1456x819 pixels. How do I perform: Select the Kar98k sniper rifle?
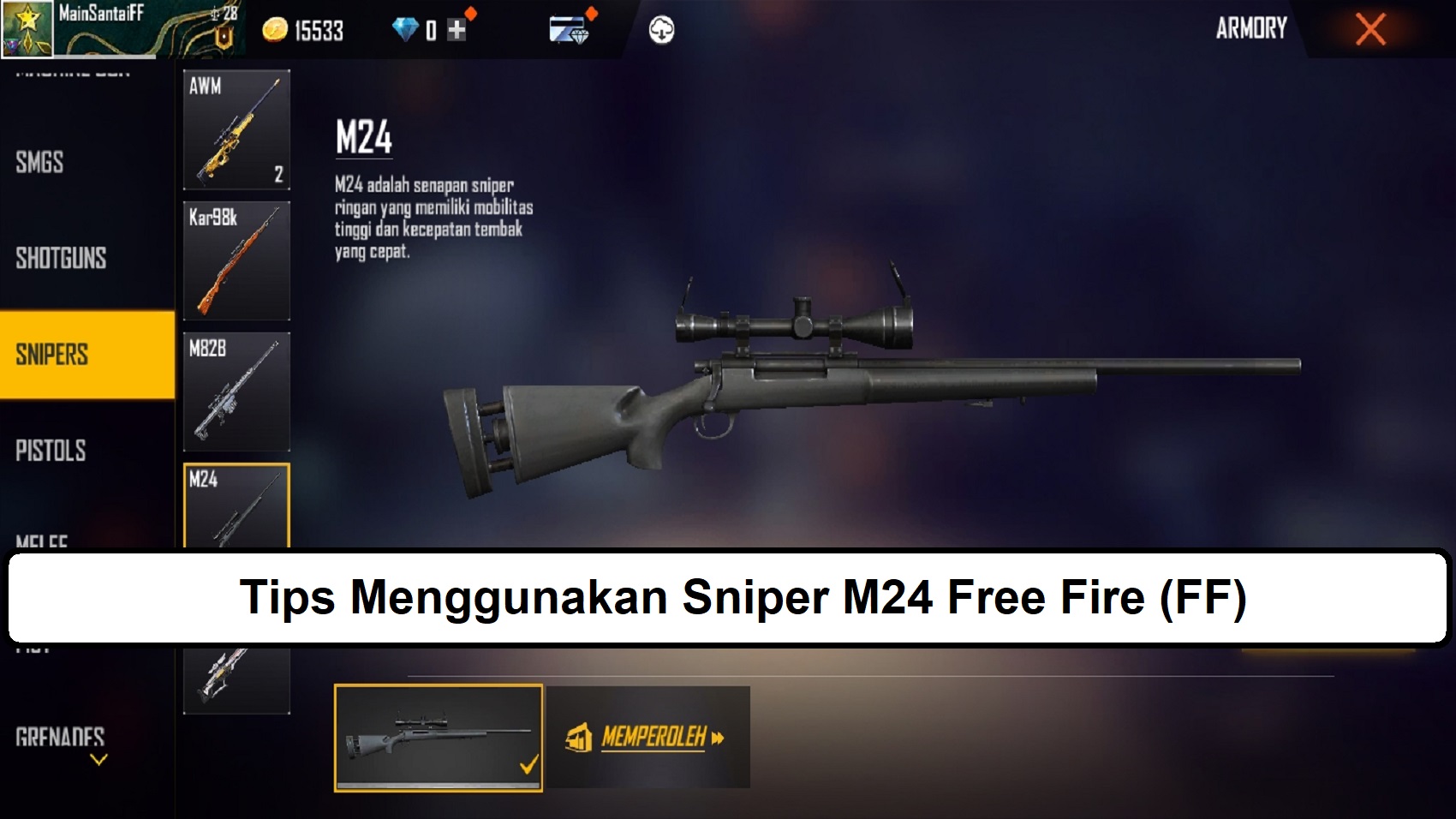pyautogui.click(x=236, y=261)
